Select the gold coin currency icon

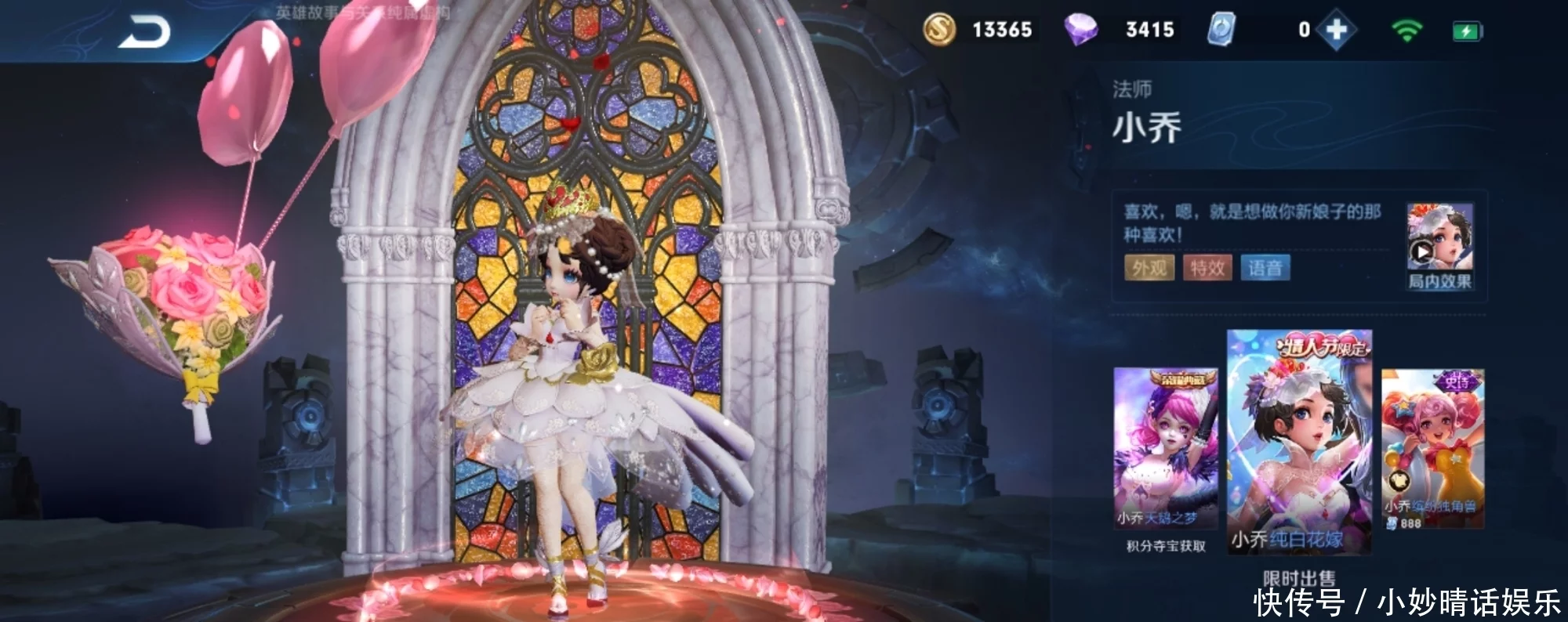(x=939, y=30)
